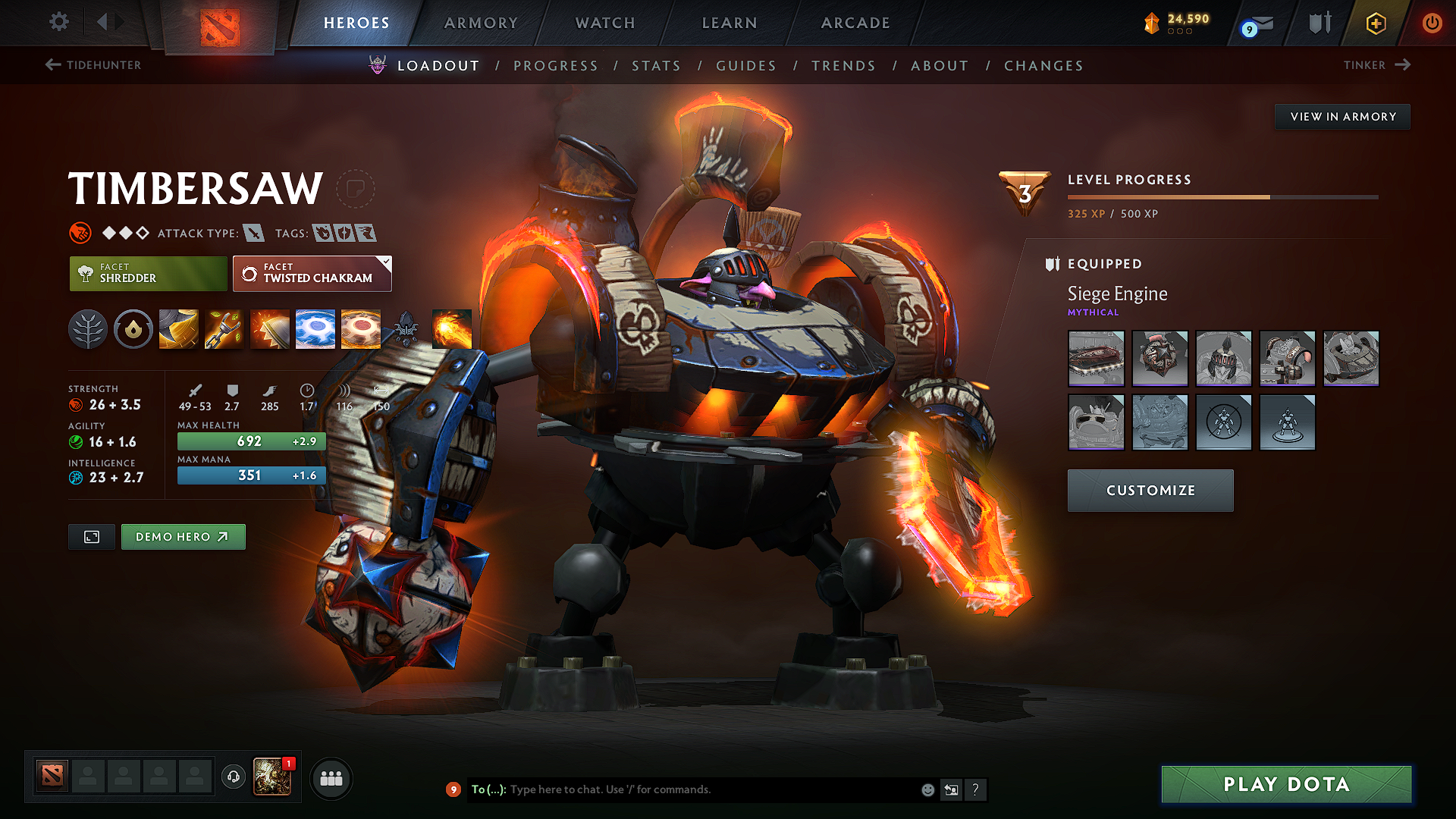Choose the Twisted Chakram facet
The height and width of the screenshot is (819, 1456).
(x=312, y=274)
